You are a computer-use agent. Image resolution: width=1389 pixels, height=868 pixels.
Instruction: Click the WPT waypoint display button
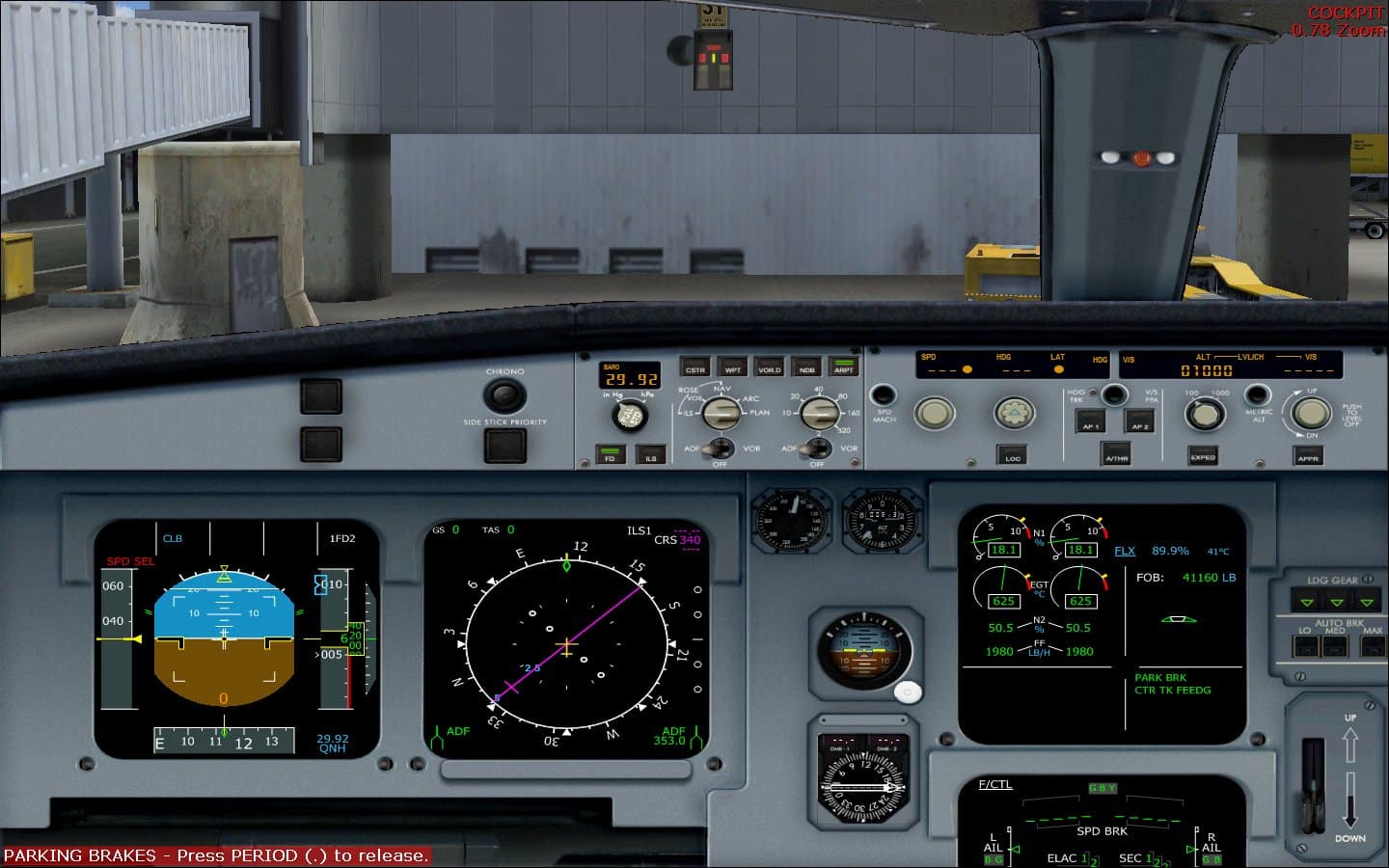point(733,369)
